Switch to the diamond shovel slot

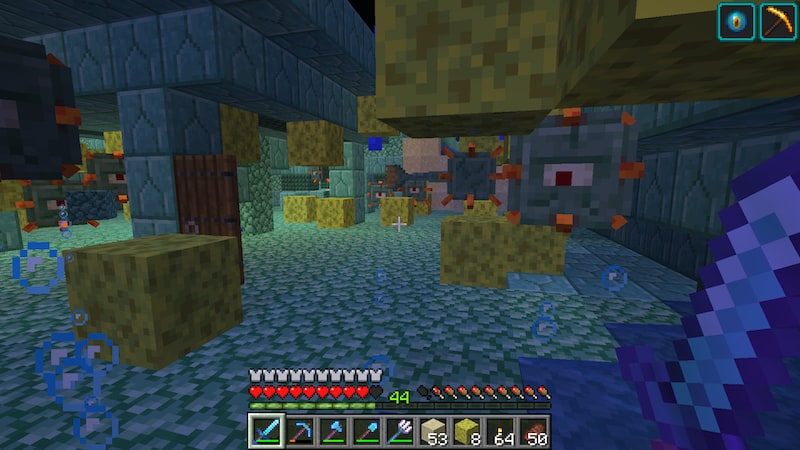point(366,432)
